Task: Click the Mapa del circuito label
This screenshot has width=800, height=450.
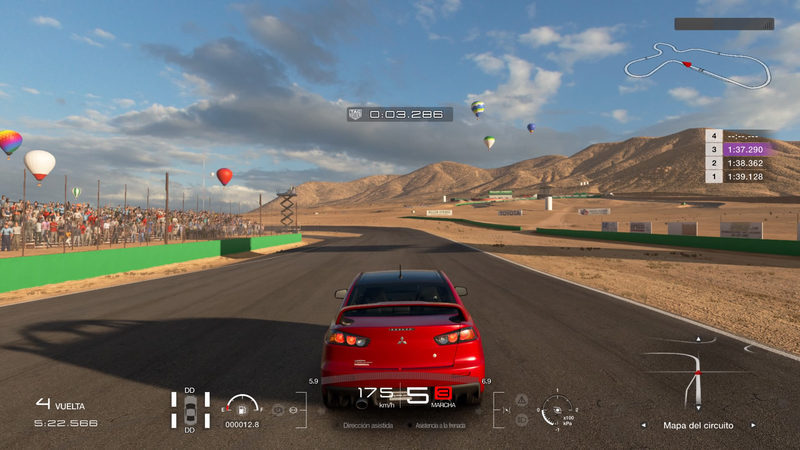Action: [x=698, y=425]
